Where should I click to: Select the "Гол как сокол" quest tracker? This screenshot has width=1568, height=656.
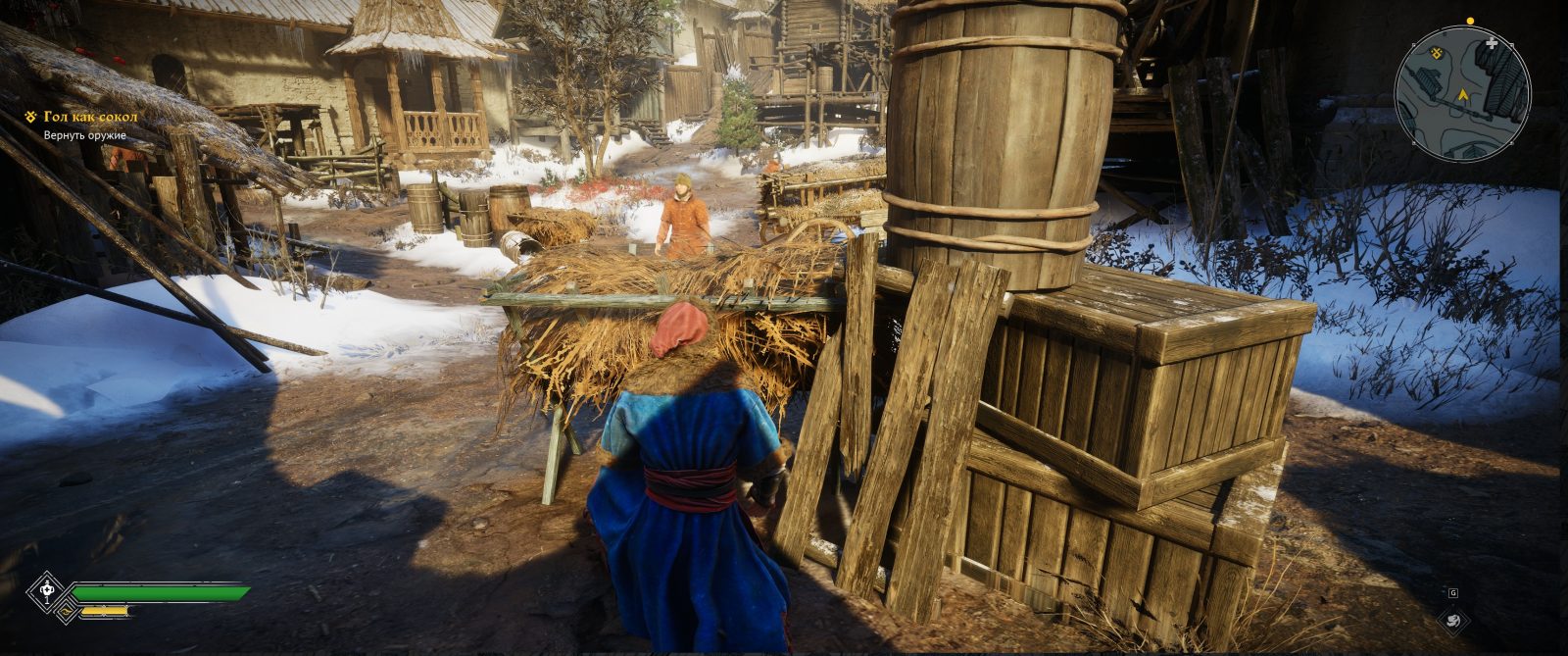[x=89, y=117]
